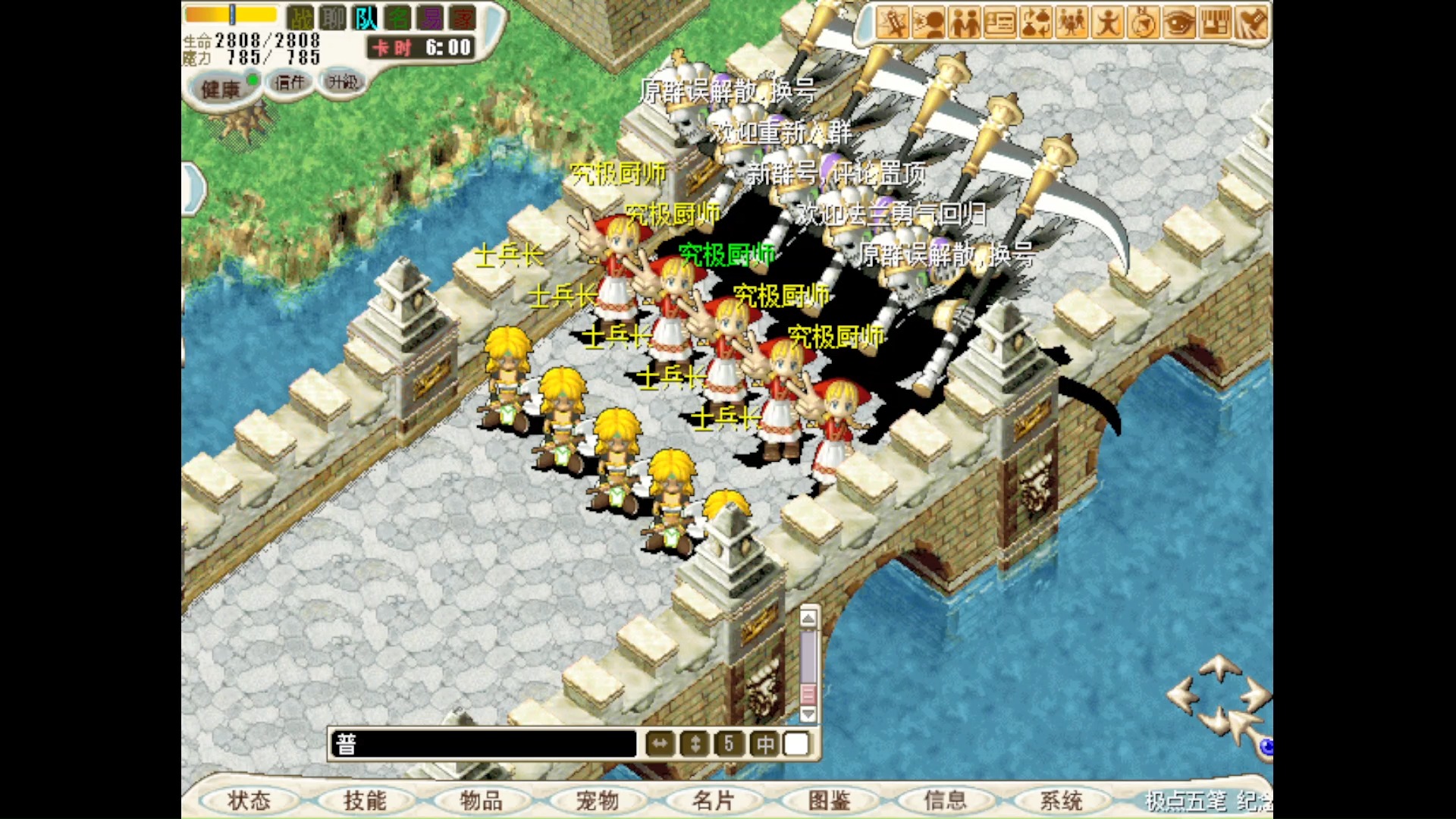1456x819 pixels.
Task: Click the vertical arrows chat display control
Action: pyautogui.click(x=695, y=744)
